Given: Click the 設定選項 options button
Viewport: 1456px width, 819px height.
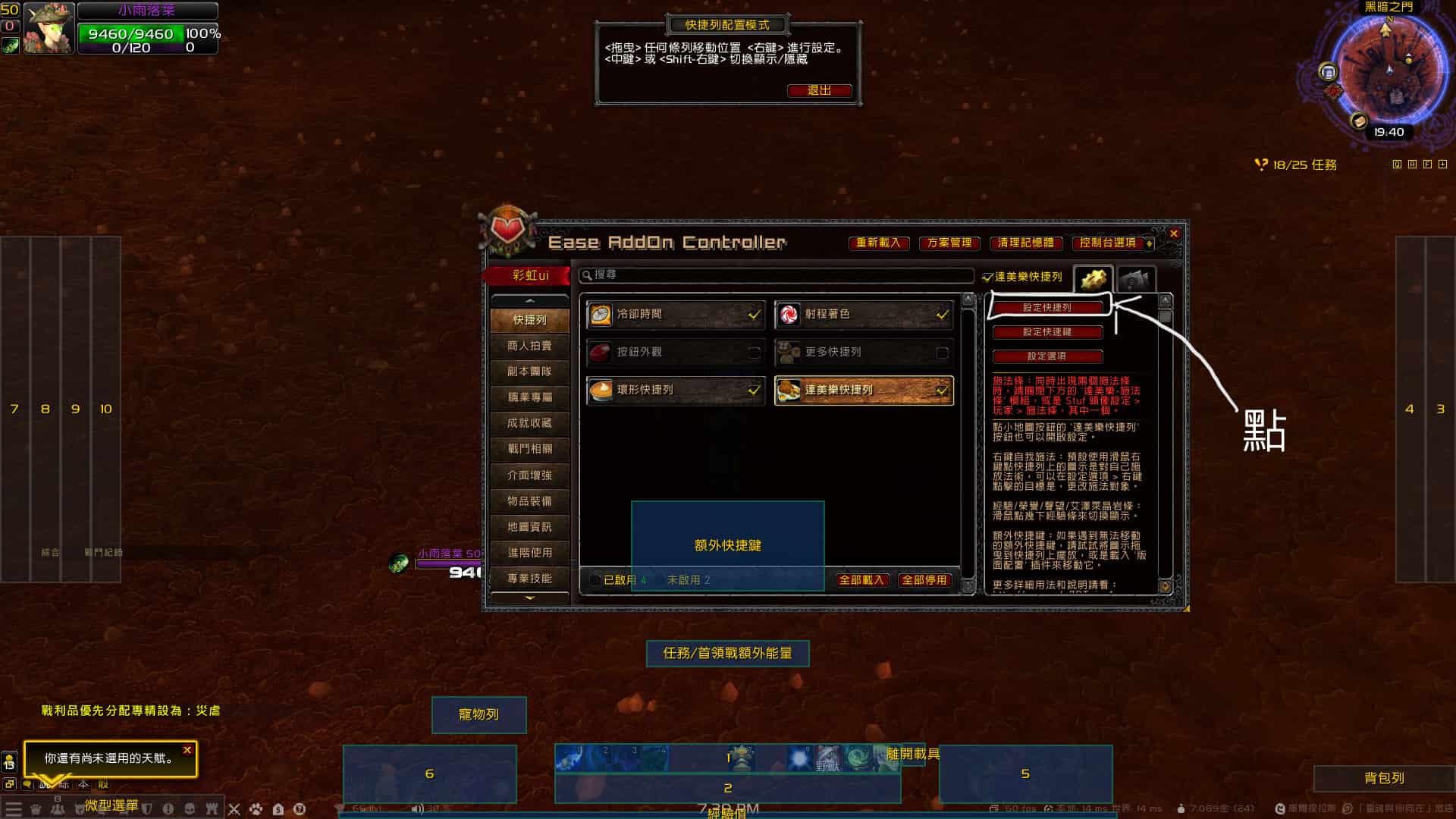Looking at the screenshot, I should coord(1047,356).
